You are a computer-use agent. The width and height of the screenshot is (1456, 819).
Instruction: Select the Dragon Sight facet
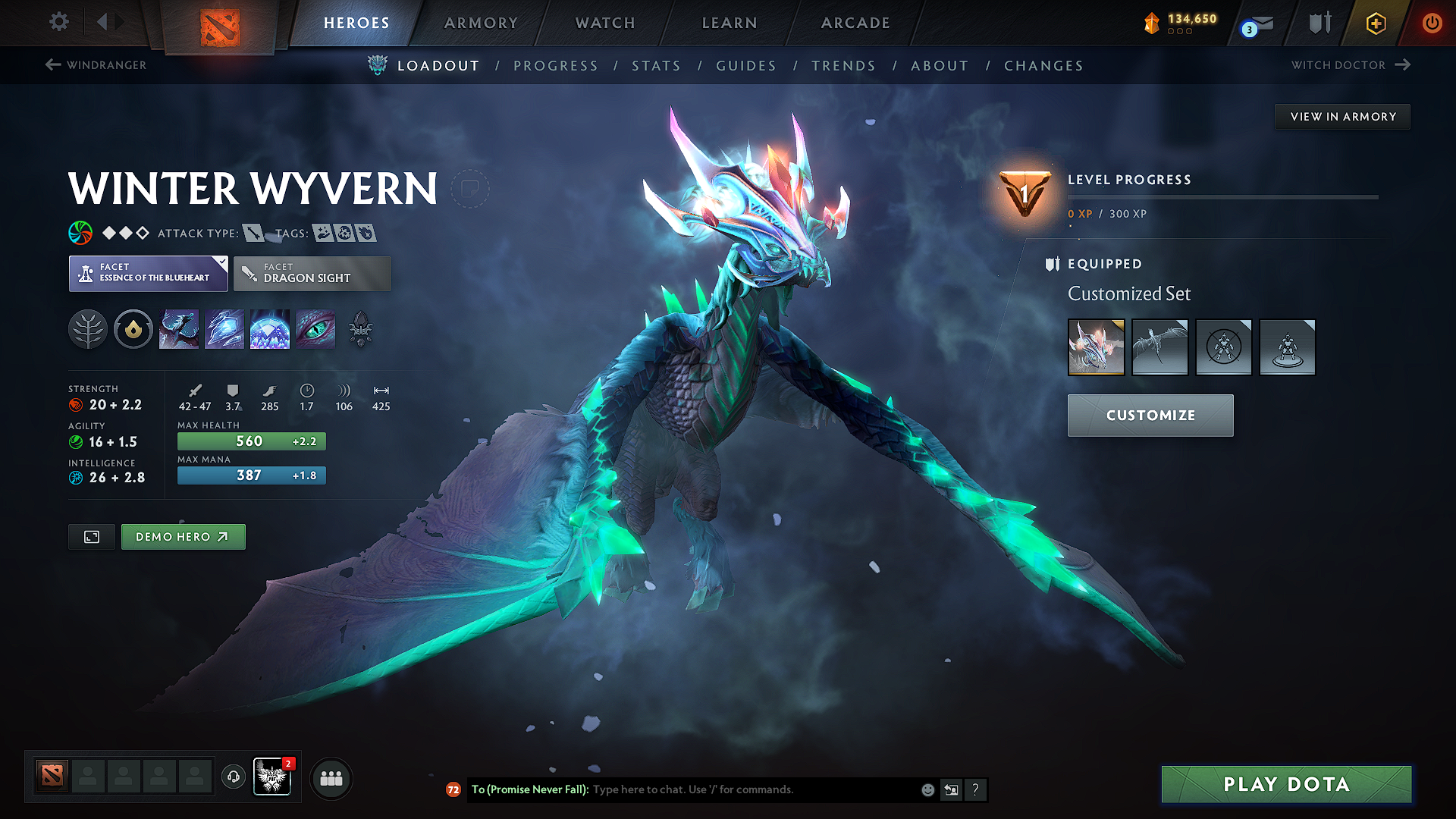pyautogui.click(x=312, y=273)
